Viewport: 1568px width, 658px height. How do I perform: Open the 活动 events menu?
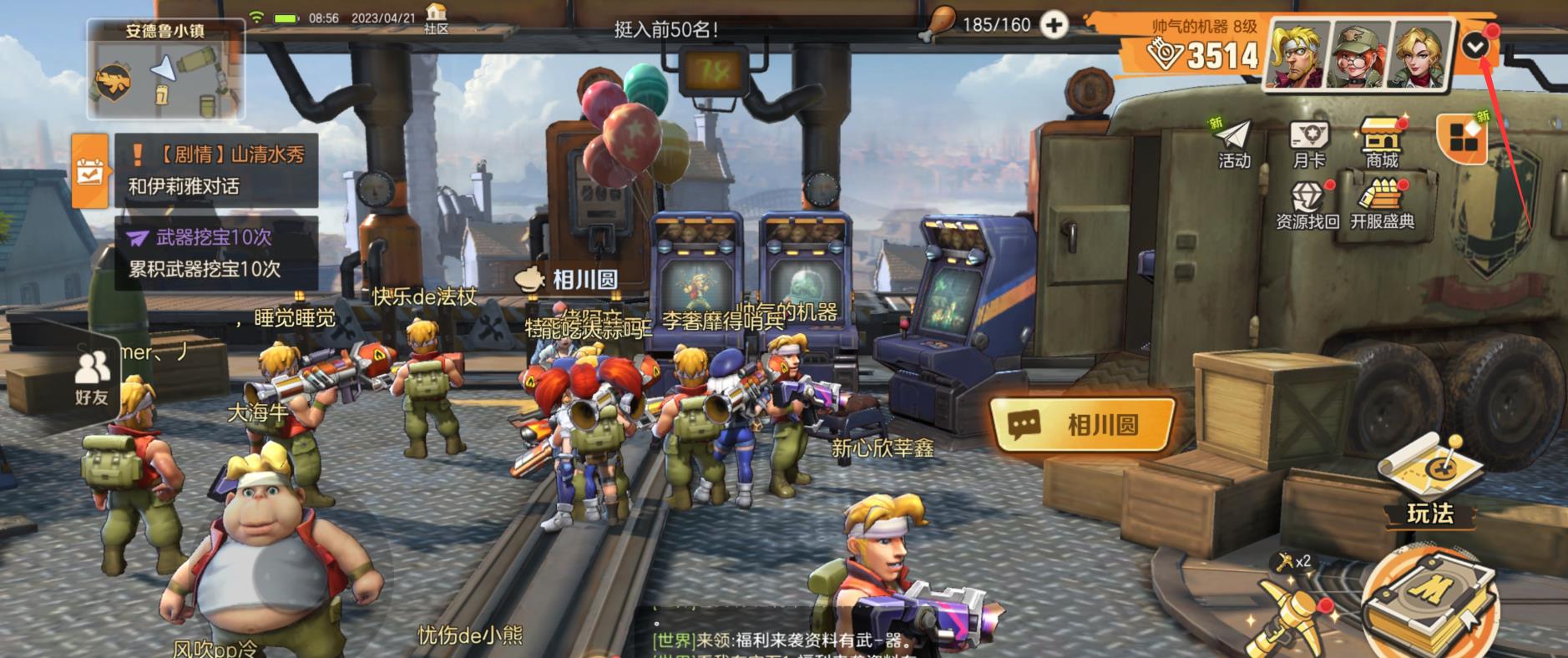1233,144
